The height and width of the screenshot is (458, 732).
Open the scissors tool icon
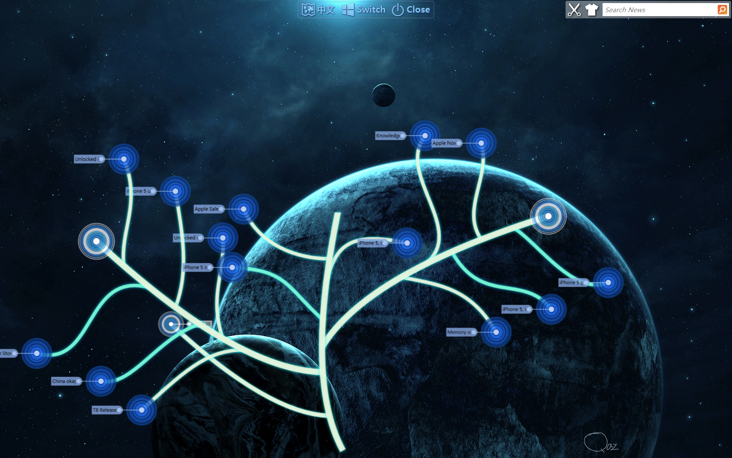click(574, 10)
